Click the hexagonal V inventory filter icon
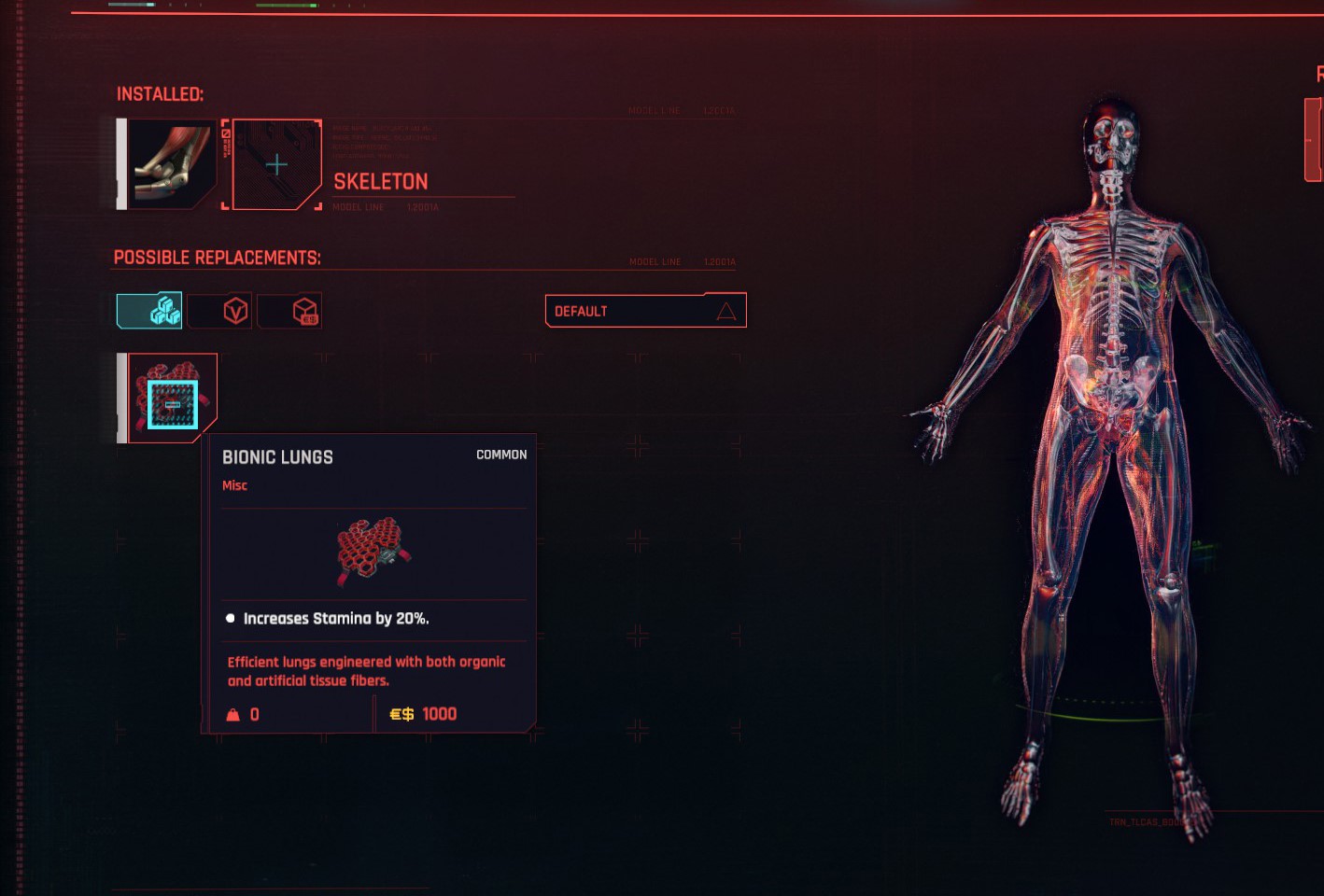 click(218, 310)
